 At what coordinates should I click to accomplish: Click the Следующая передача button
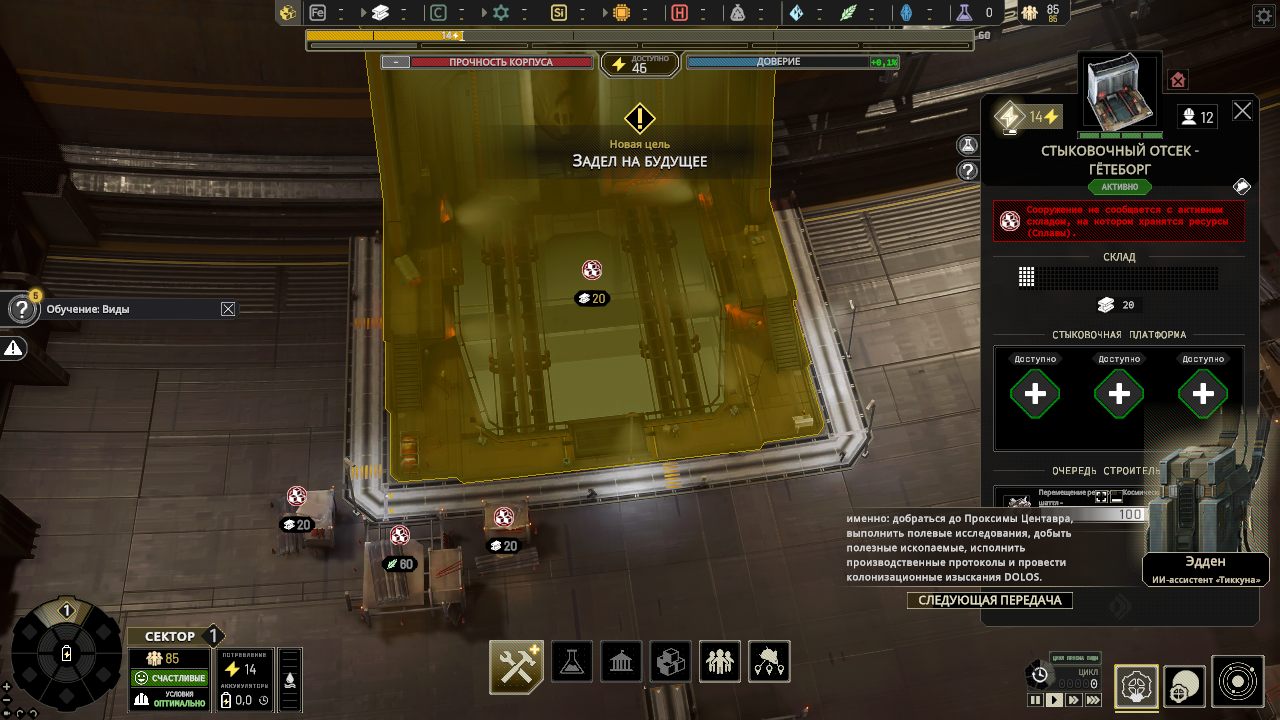coord(989,600)
